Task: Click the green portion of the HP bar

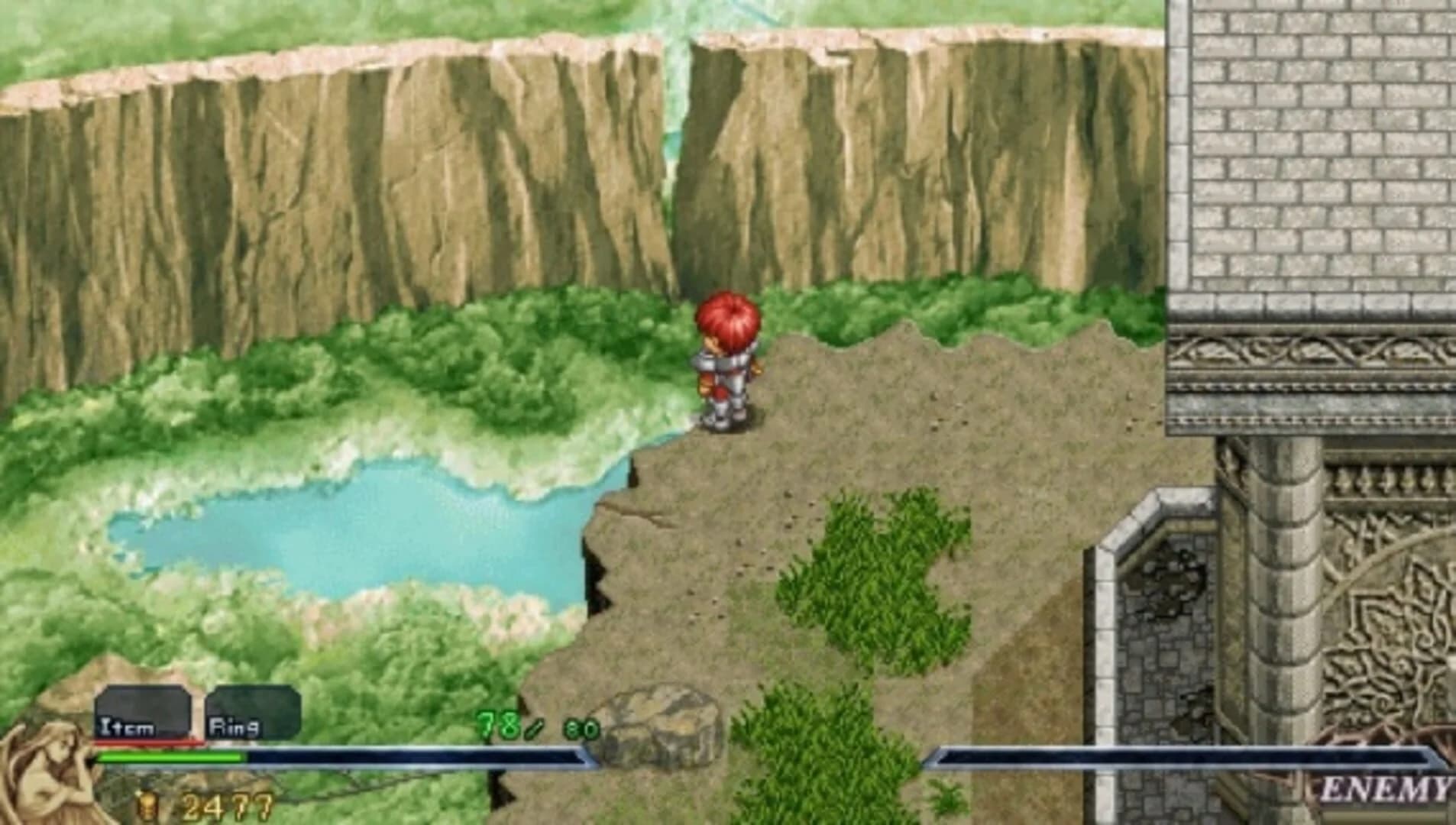Action: pos(168,758)
